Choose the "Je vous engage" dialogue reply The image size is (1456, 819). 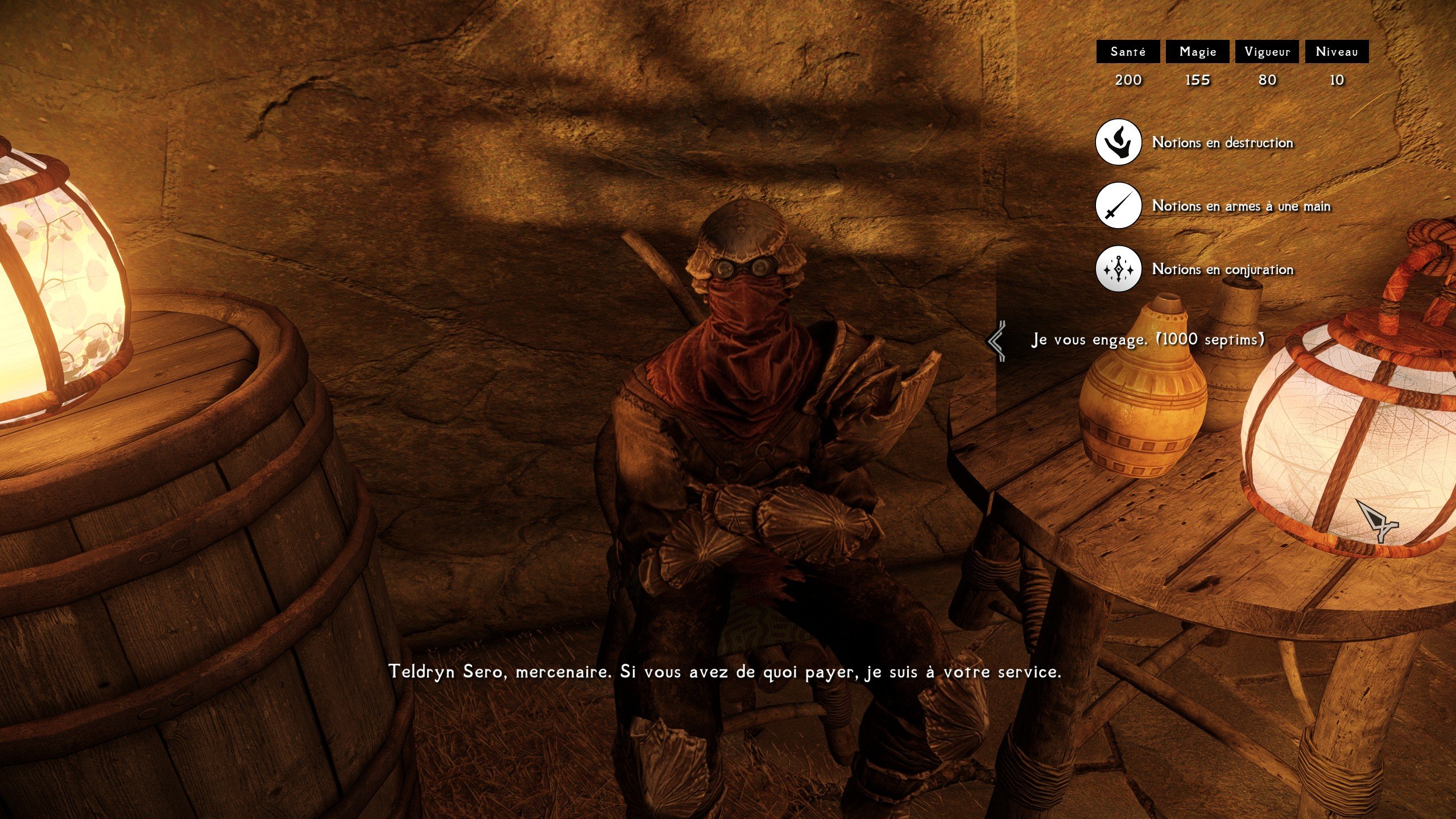(1148, 340)
